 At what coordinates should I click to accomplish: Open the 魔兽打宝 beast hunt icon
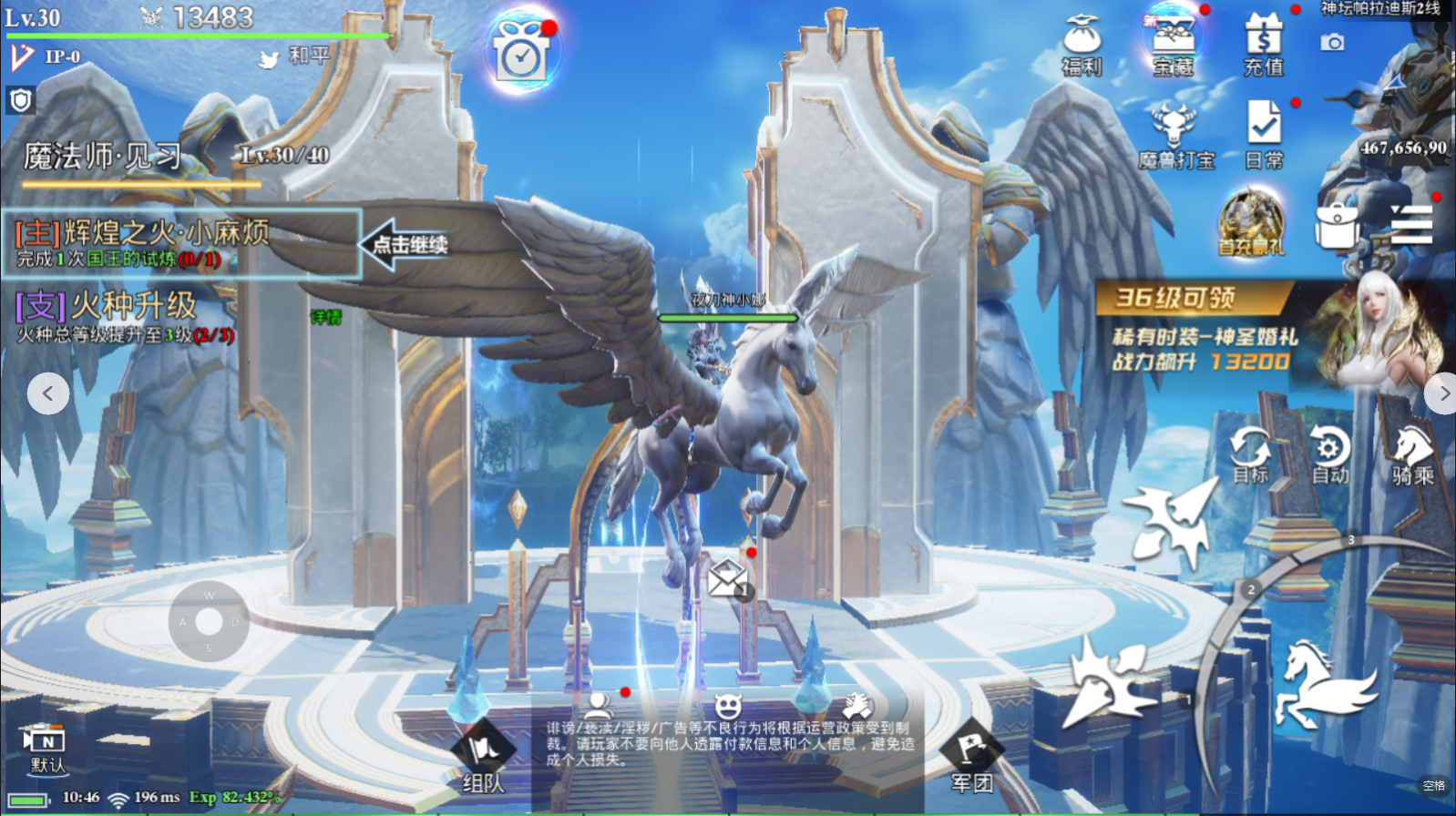point(1174,137)
